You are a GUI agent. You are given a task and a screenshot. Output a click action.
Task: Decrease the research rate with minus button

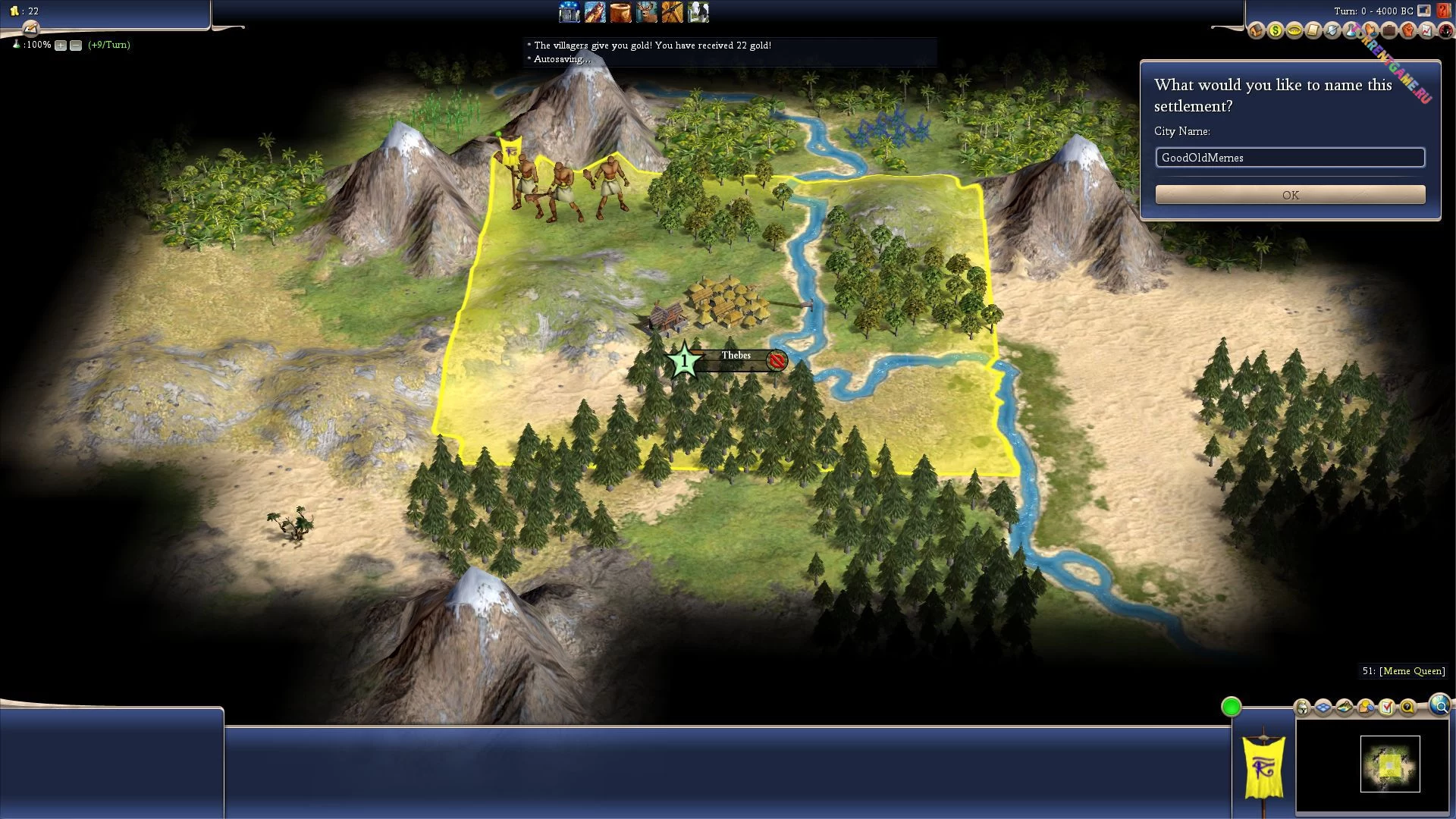(x=76, y=45)
